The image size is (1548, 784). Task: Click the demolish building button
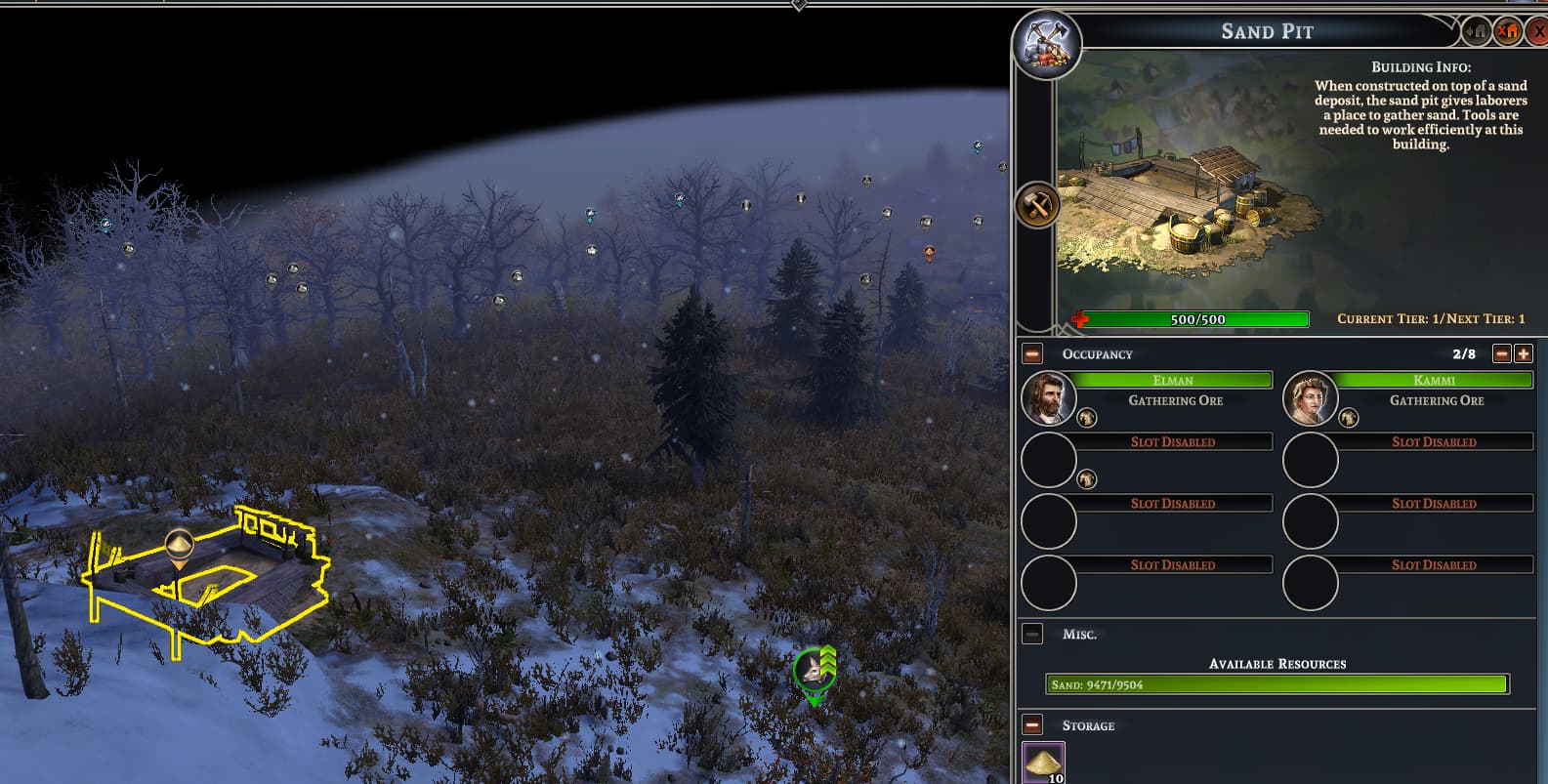pyautogui.click(x=1508, y=32)
